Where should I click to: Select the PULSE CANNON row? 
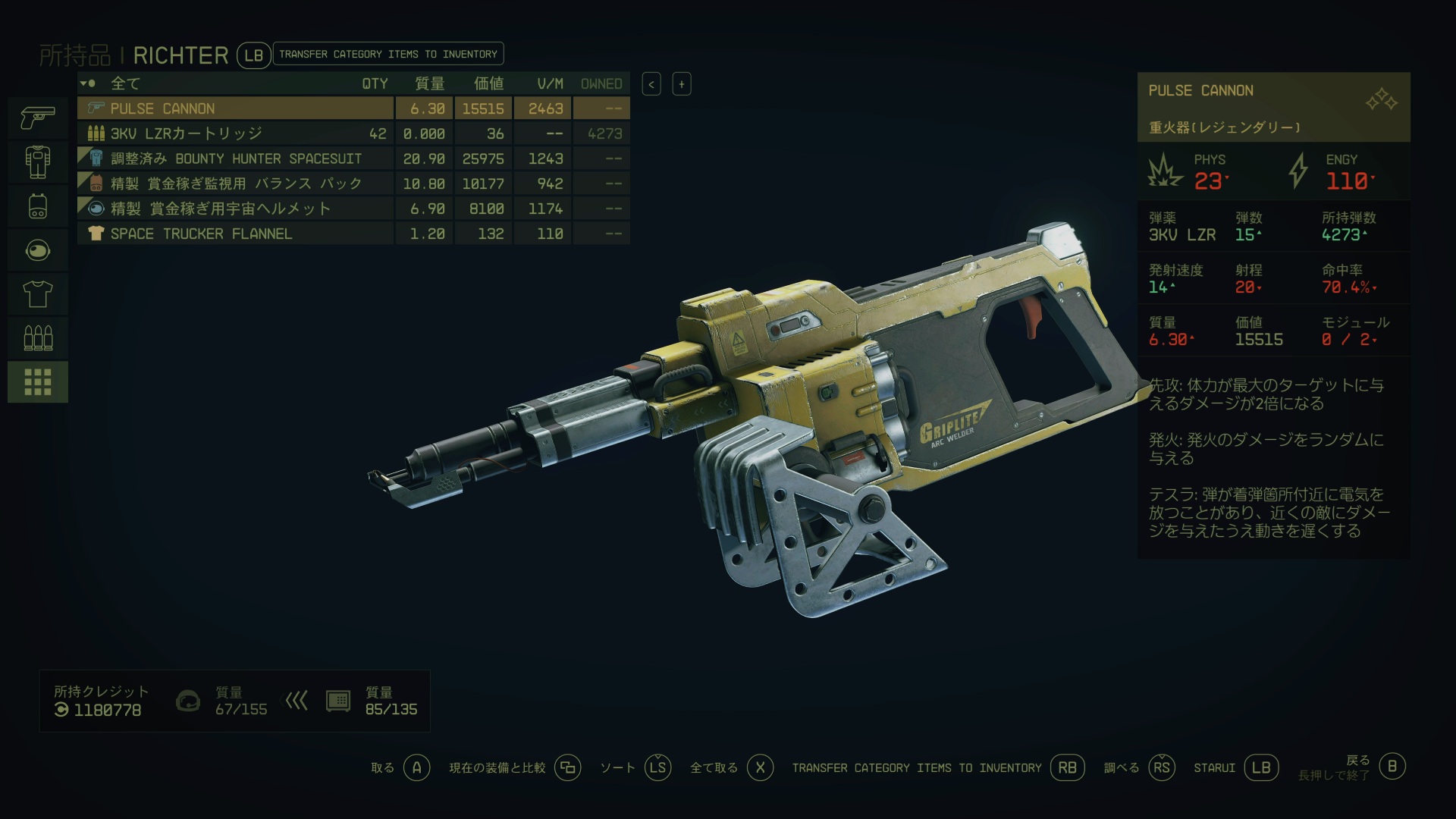click(235, 108)
